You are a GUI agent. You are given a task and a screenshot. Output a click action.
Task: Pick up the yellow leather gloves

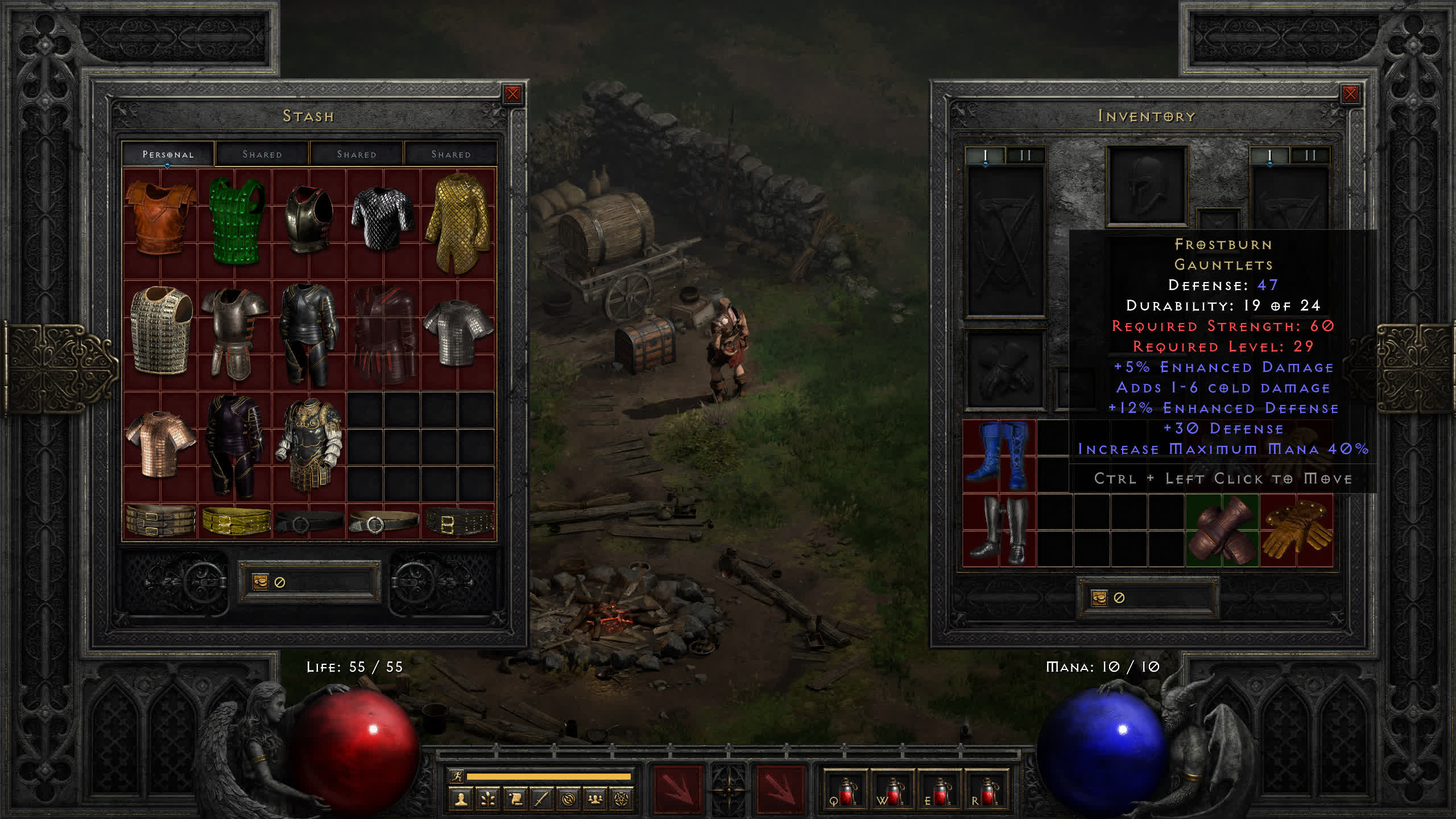1297,530
